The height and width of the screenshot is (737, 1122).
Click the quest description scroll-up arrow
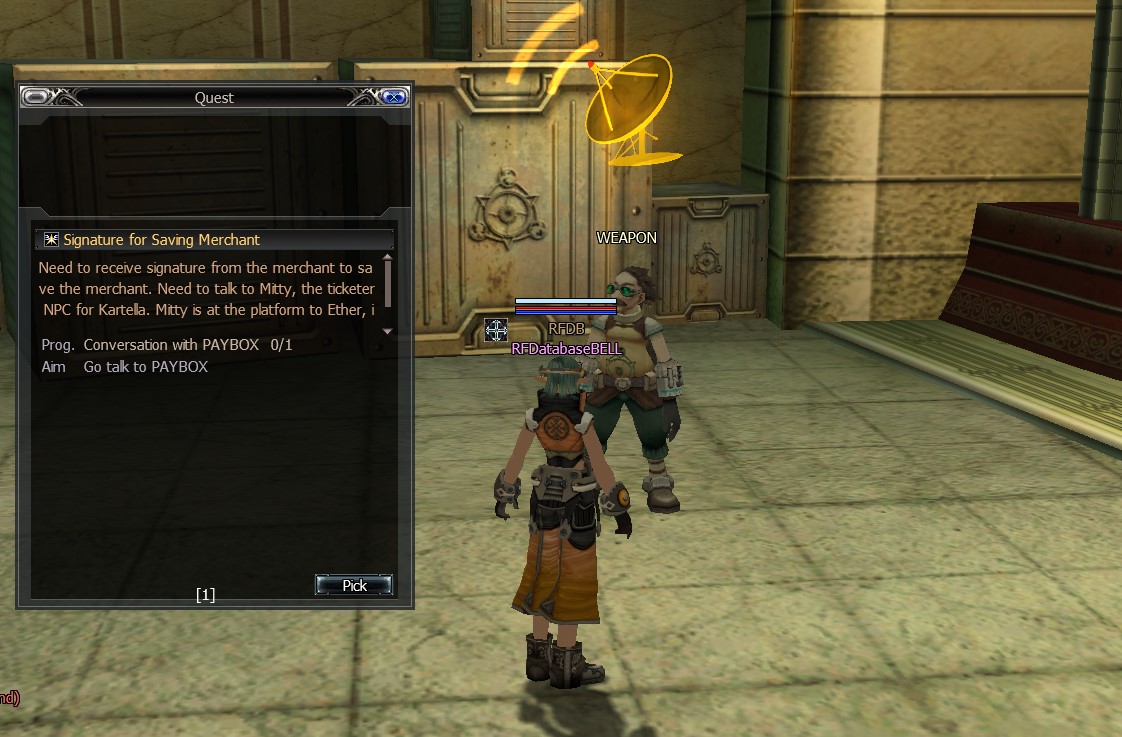coord(388,258)
